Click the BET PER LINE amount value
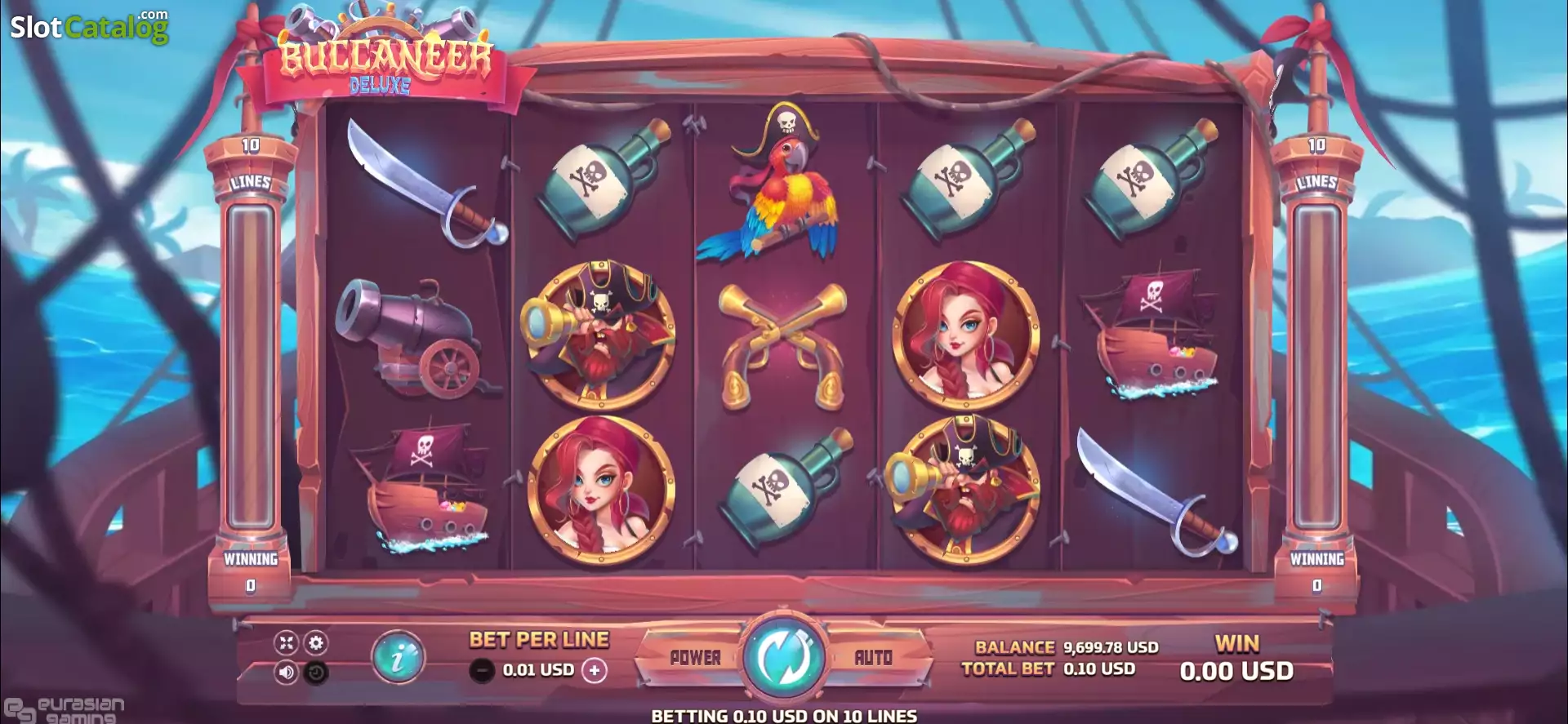 coord(536,670)
